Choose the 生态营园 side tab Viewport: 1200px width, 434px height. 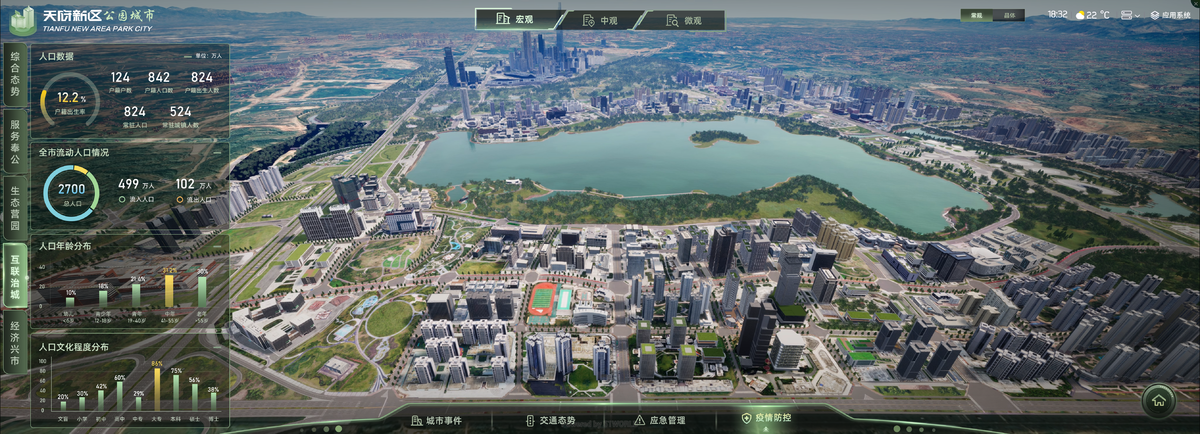15,205
